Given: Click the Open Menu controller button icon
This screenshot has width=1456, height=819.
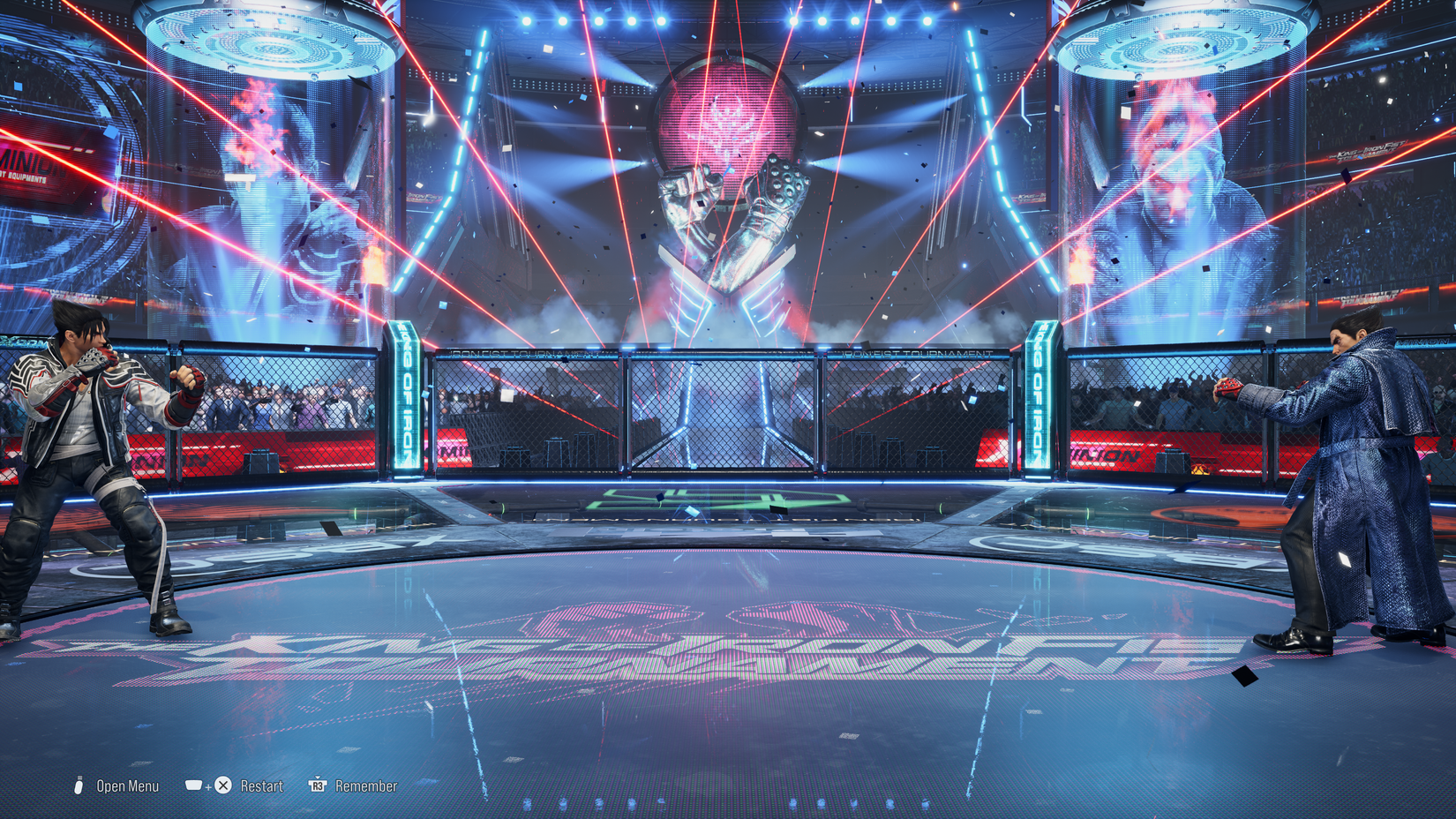Looking at the screenshot, I should coord(80,785).
